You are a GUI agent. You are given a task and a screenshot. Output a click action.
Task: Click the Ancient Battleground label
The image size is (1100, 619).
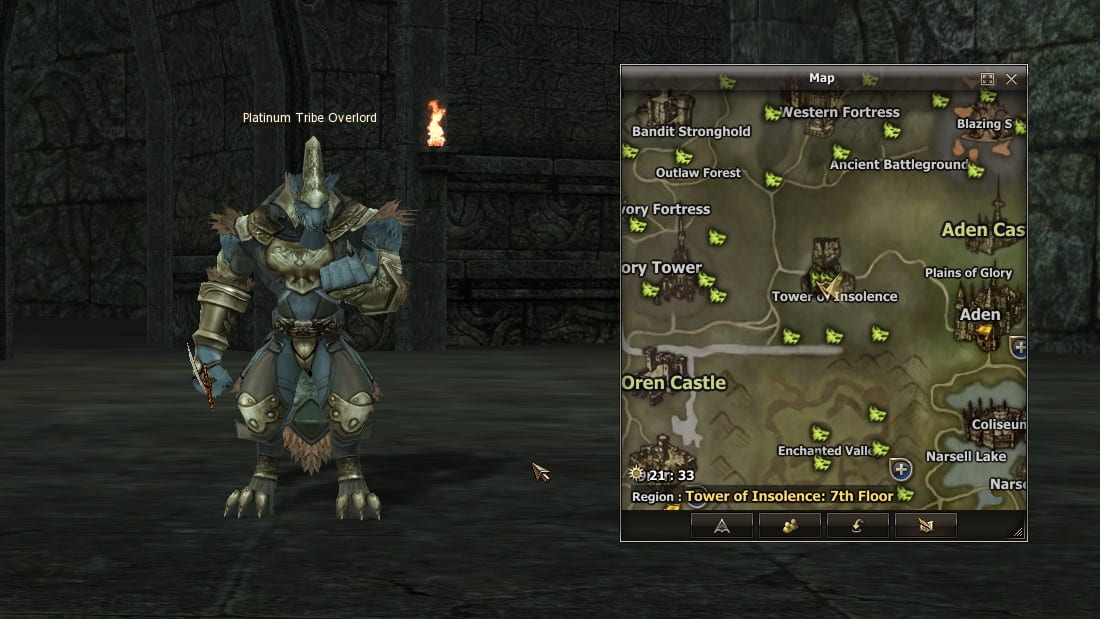click(899, 165)
